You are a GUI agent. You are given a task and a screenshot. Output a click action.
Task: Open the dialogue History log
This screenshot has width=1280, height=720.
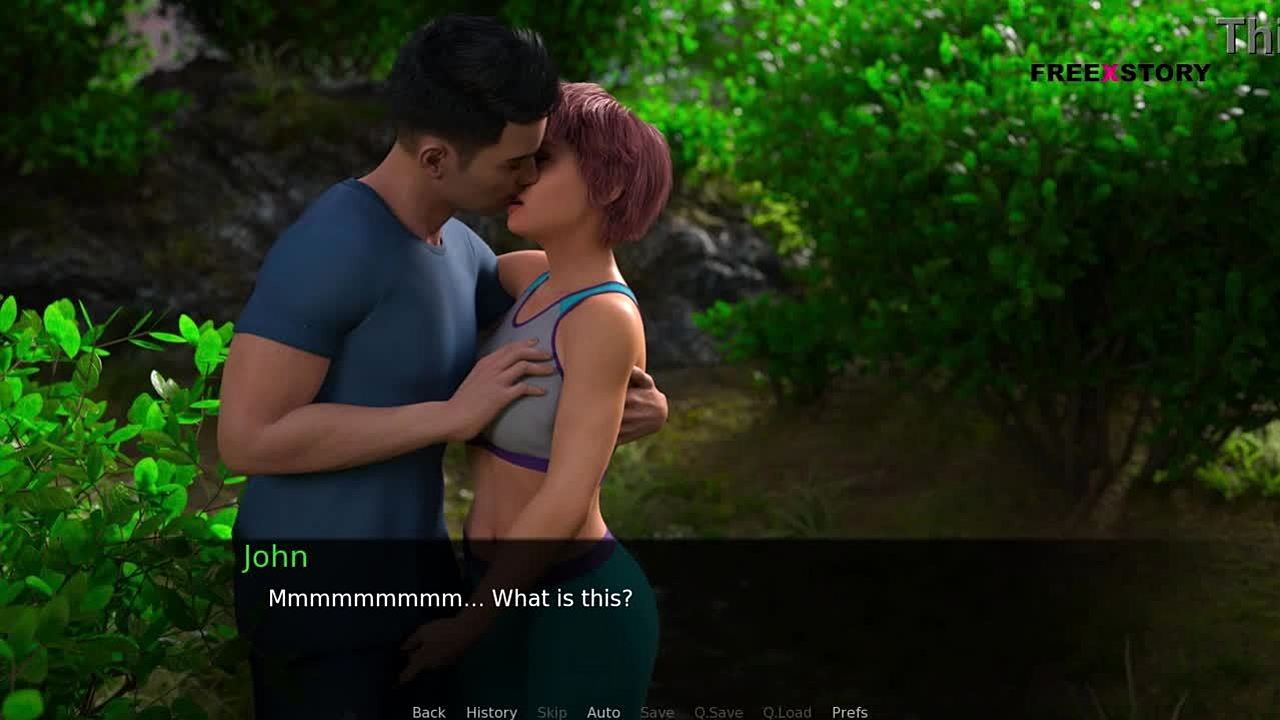pyautogui.click(x=491, y=712)
